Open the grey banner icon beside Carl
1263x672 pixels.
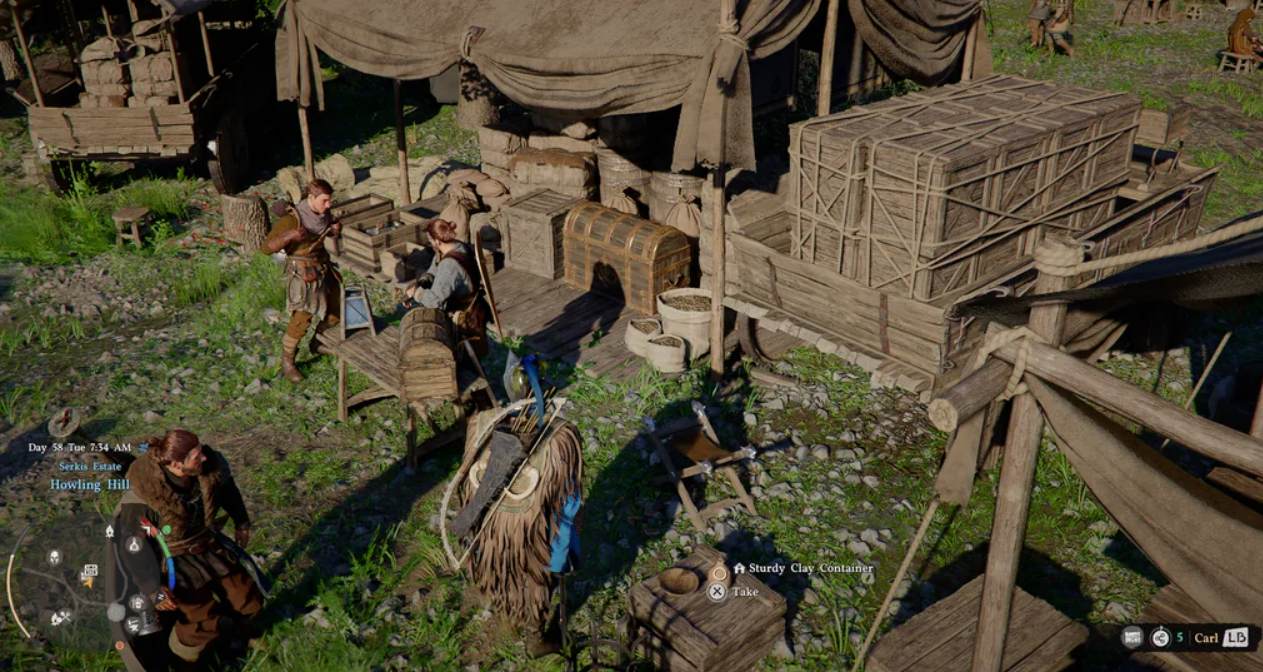[1131, 637]
